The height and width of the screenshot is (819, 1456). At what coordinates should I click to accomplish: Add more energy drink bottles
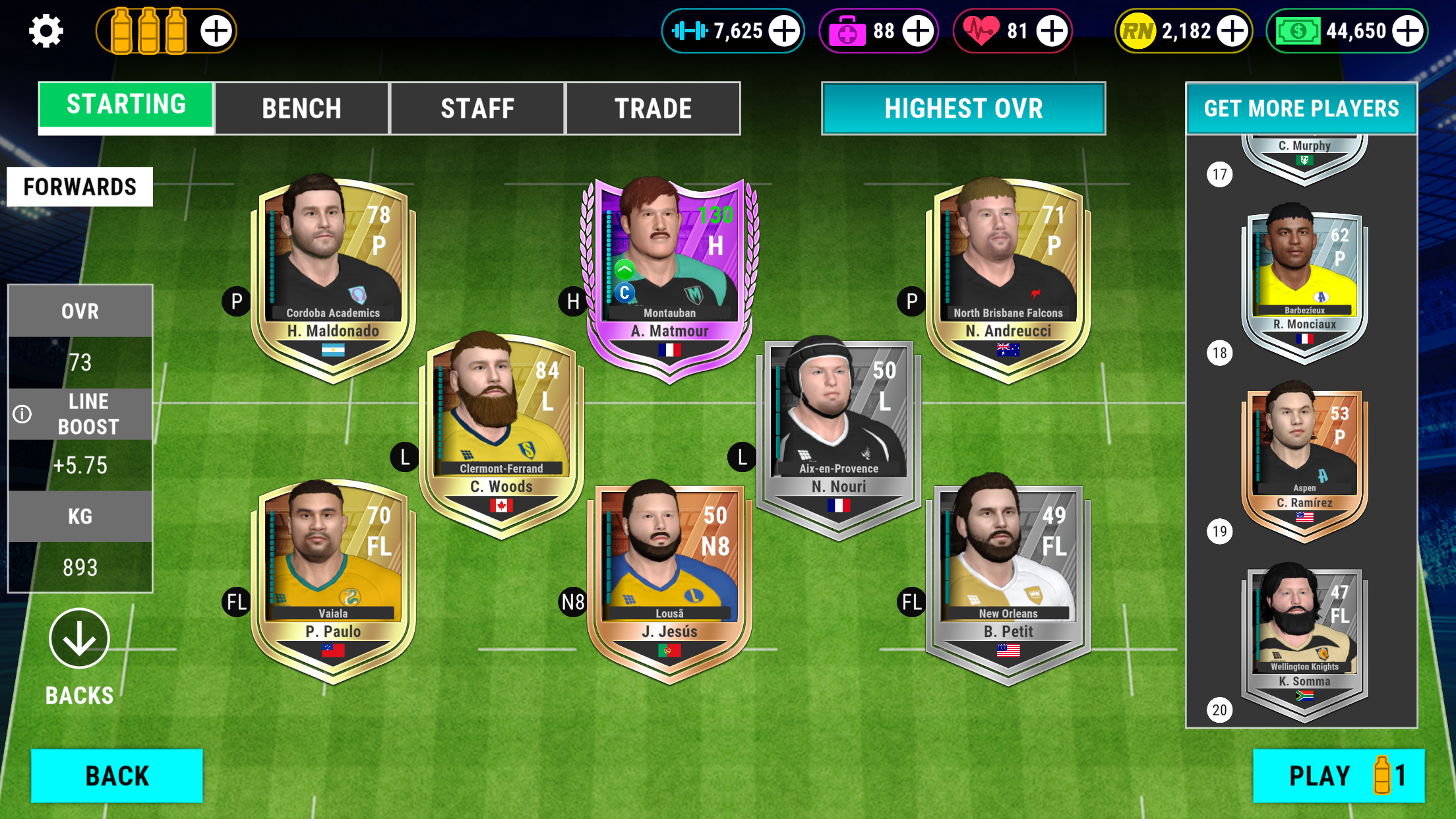click(216, 31)
